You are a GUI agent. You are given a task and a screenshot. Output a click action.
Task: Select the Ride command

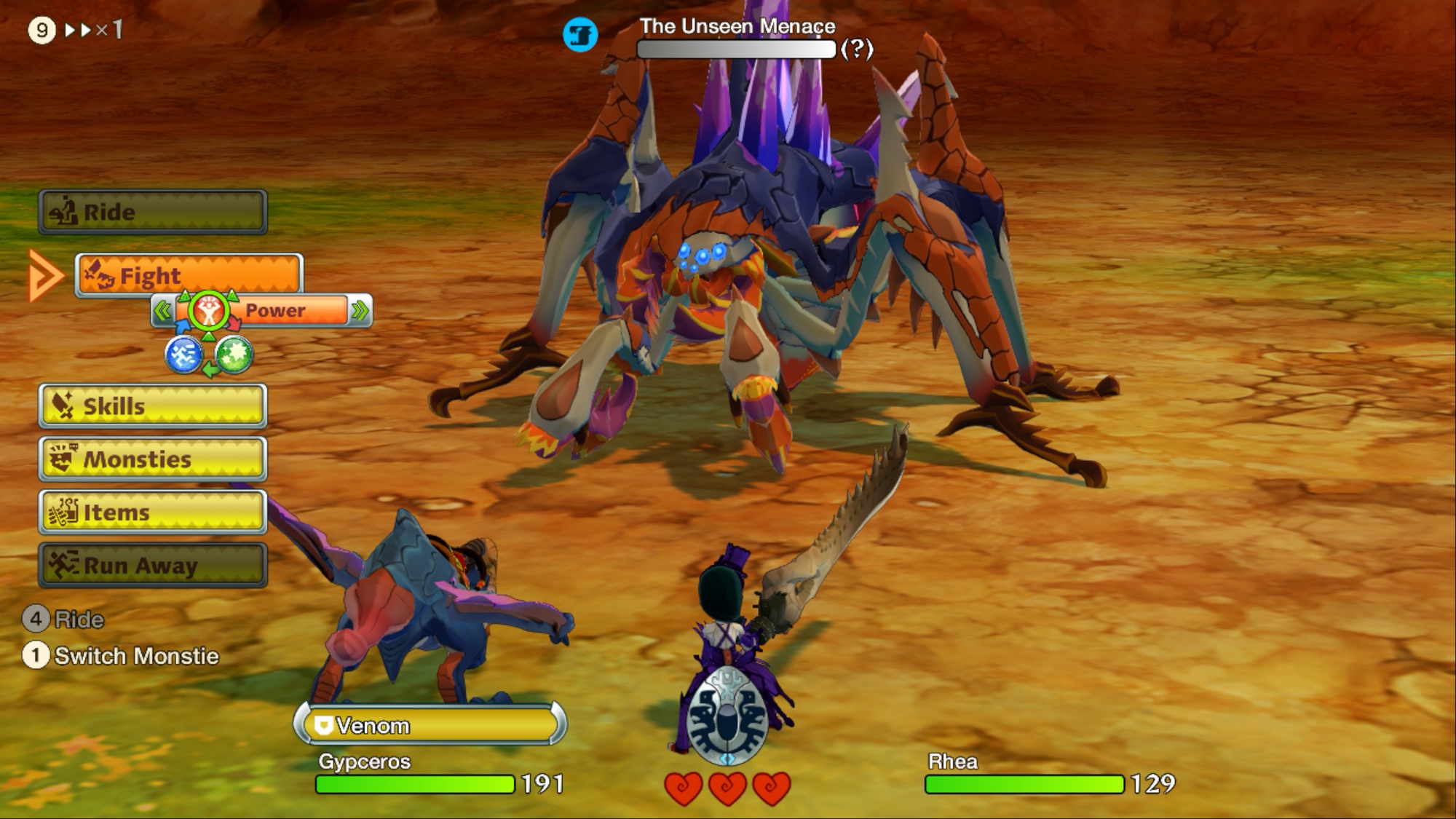[x=153, y=212]
